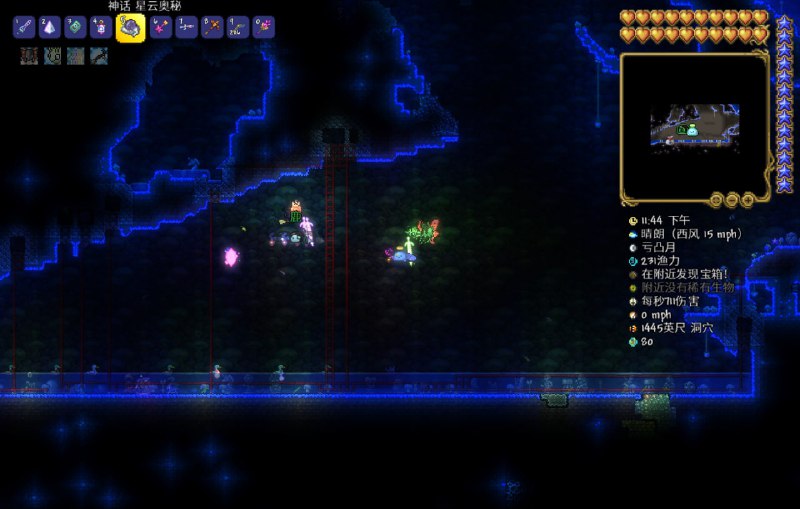Click the third active buff icon
800x509 pixels.
coord(75,56)
